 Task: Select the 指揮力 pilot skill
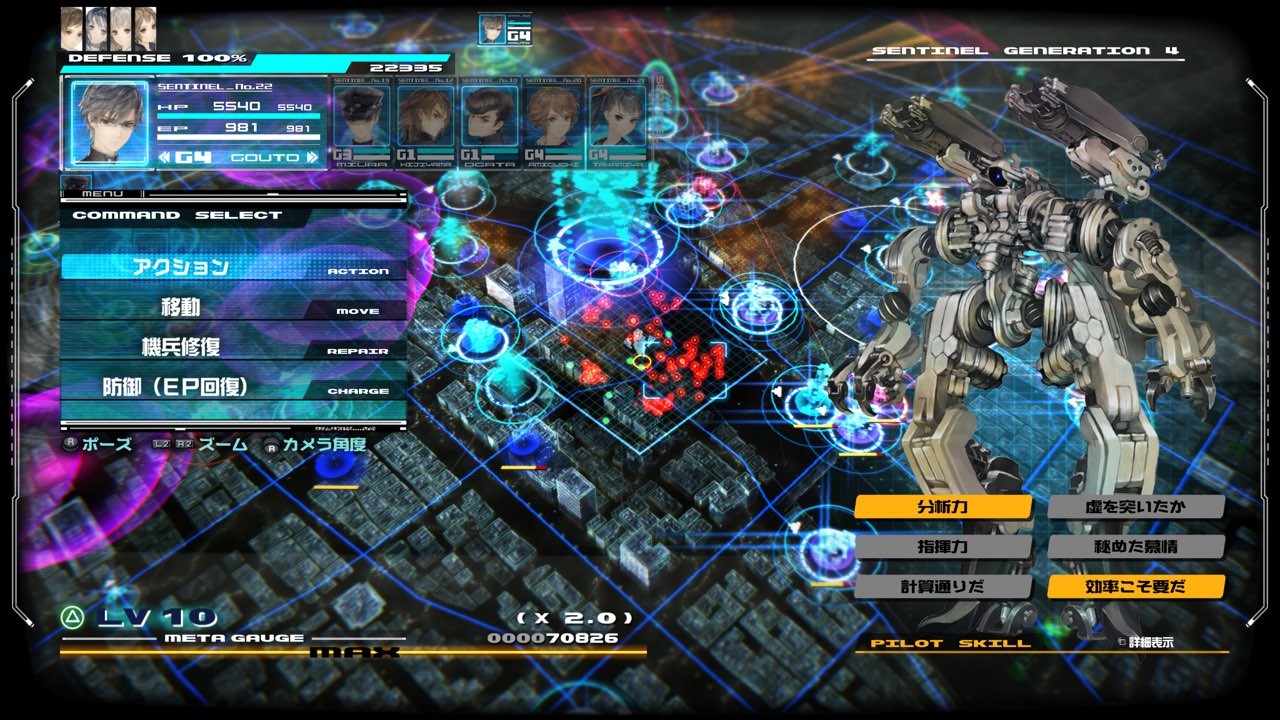(x=943, y=547)
